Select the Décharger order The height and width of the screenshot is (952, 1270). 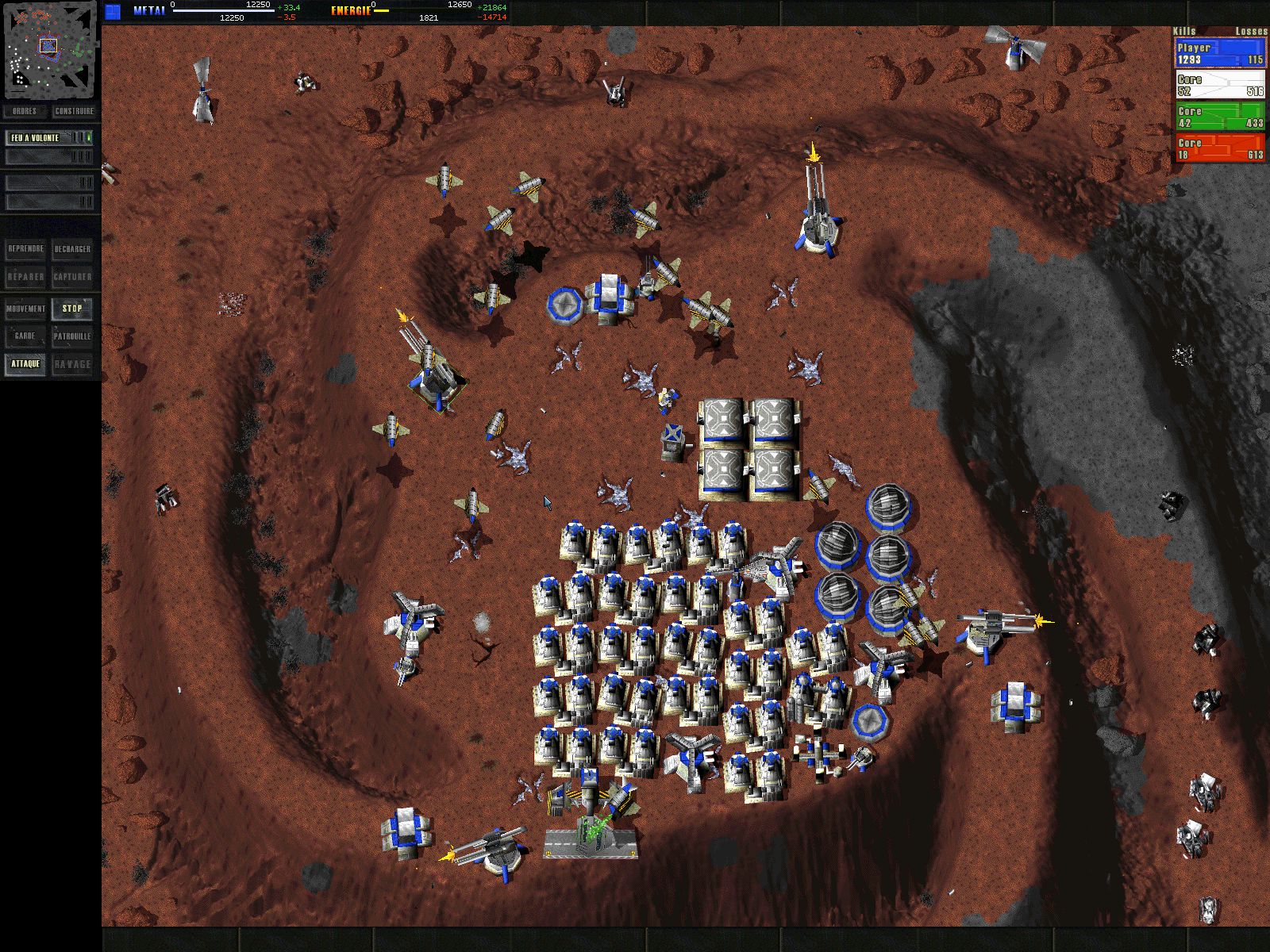pos(72,249)
